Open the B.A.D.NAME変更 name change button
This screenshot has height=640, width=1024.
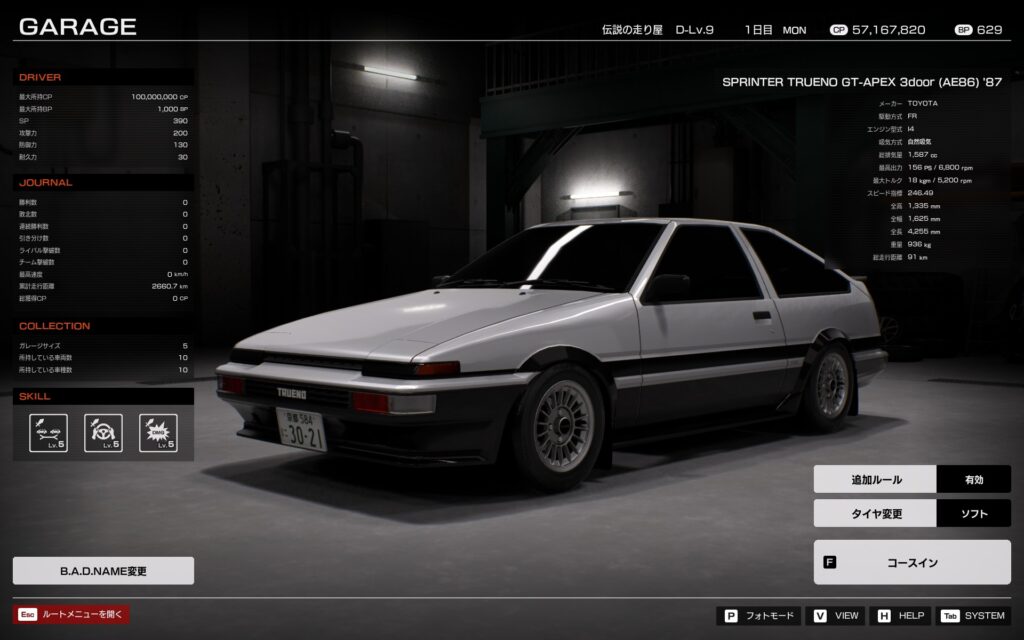click(x=103, y=571)
